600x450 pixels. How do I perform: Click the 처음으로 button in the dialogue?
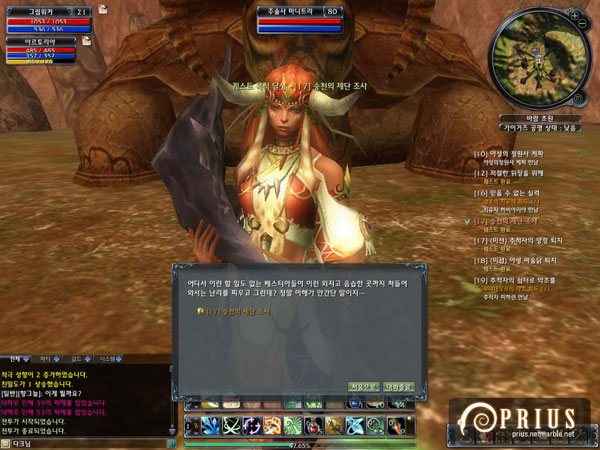click(x=362, y=385)
